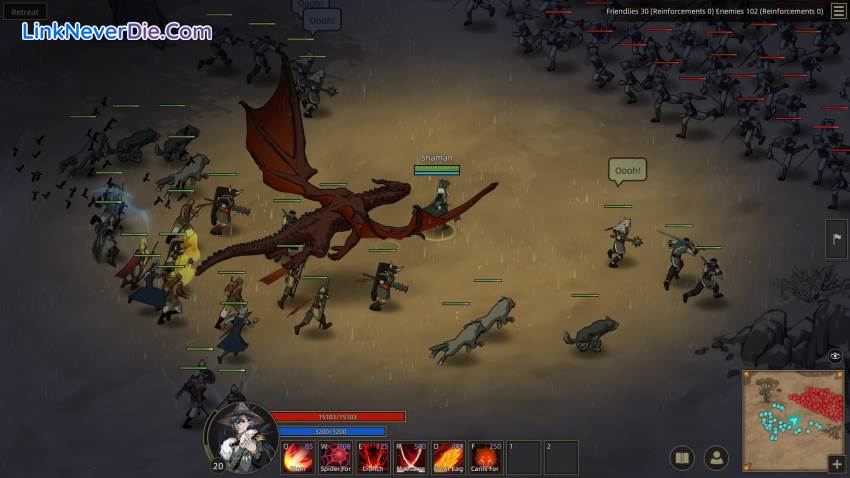The image size is (850, 478).
Task: Cast the Crunch ability
Action: 373,457
